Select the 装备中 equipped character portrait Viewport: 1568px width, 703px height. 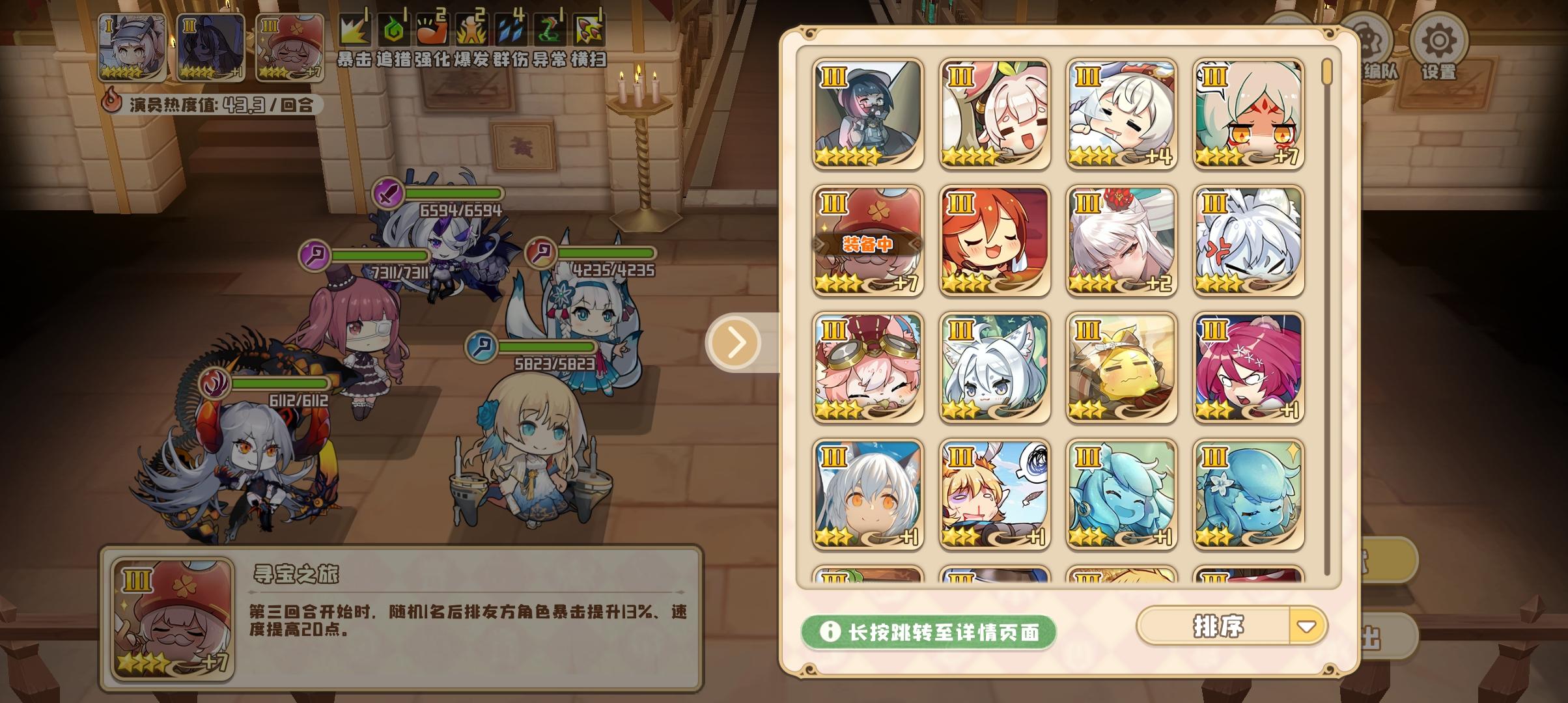pyautogui.click(x=869, y=241)
